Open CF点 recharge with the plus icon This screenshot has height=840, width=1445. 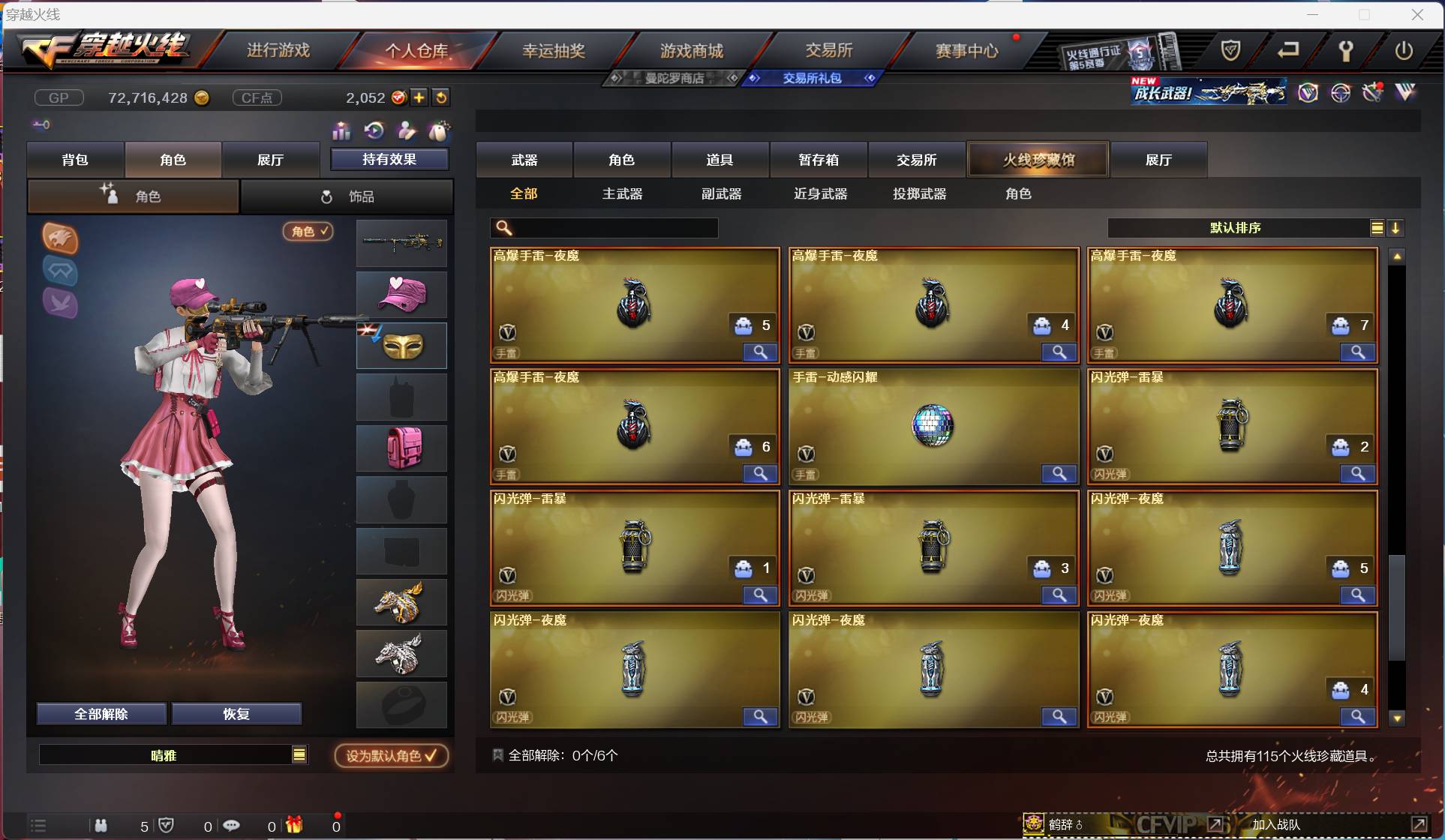coord(419,97)
